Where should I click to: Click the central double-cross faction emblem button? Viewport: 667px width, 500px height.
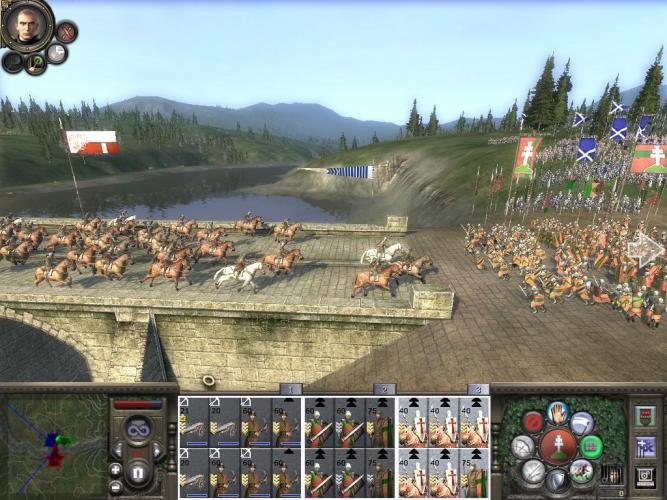coord(557,446)
